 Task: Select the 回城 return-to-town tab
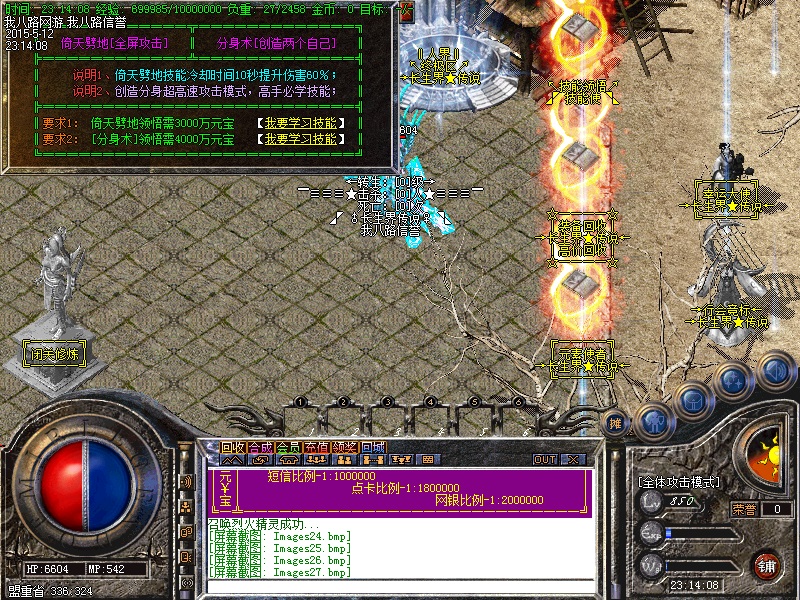[373, 447]
